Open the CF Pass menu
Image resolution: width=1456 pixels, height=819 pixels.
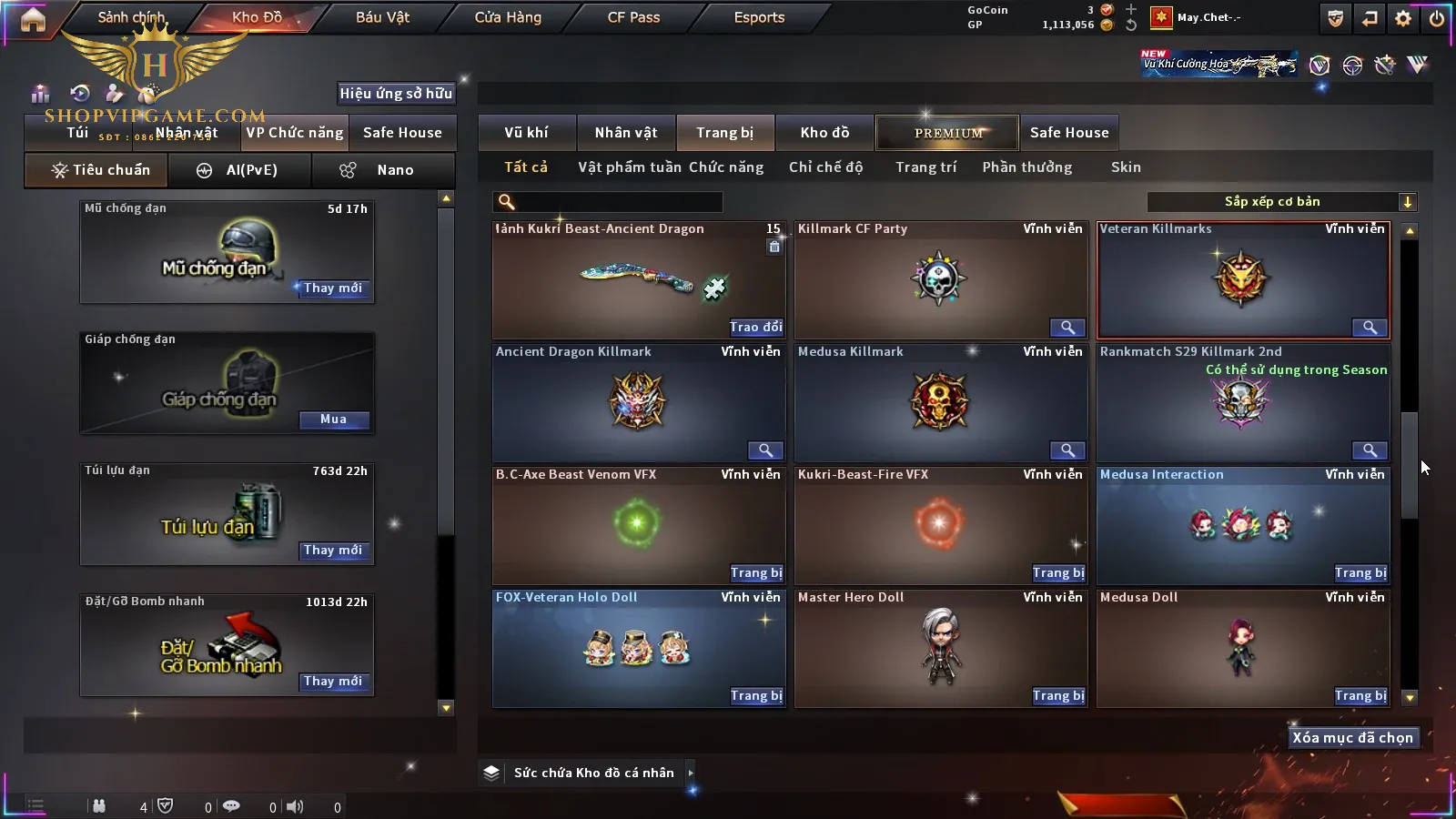point(633,17)
